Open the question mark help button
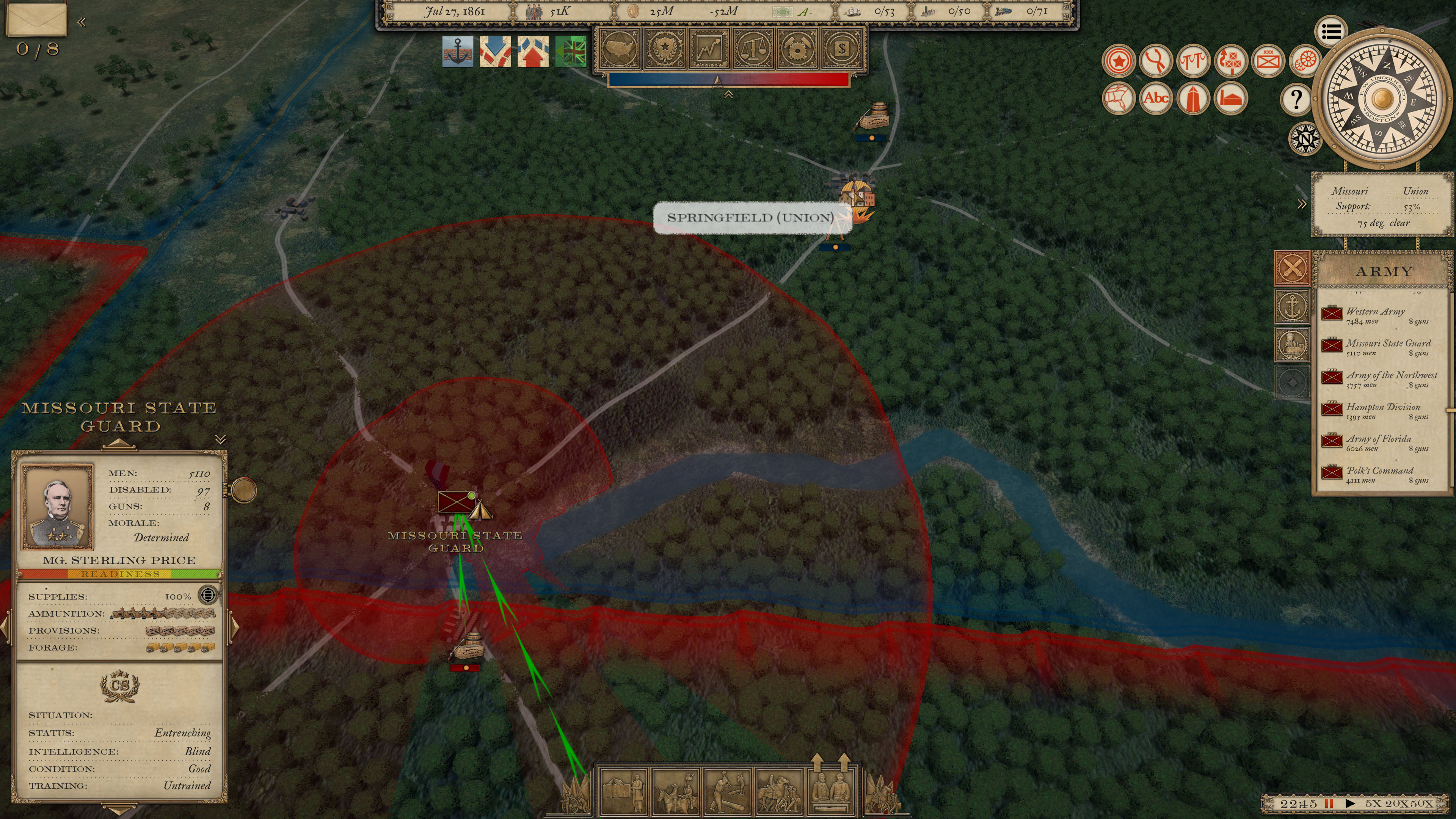This screenshot has height=819, width=1456. [x=1296, y=99]
